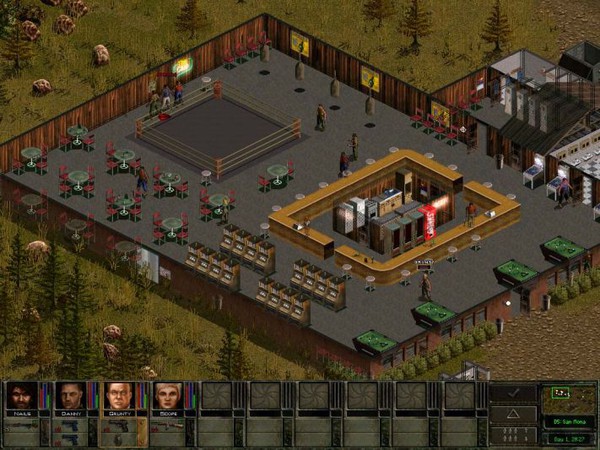The image size is (600, 450).
Task: Open the sector overview map thumbnail
Action: click(566, 399)
